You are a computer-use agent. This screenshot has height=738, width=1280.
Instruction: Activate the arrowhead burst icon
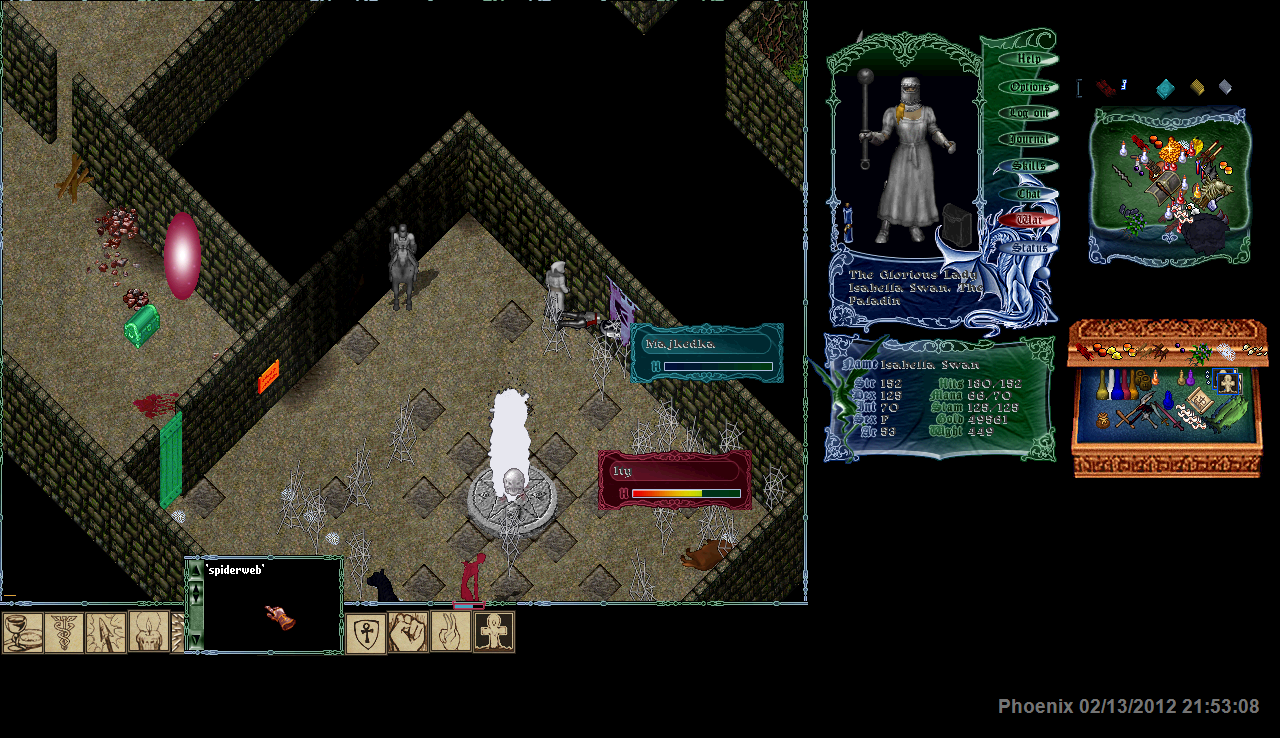pos(106,632)
